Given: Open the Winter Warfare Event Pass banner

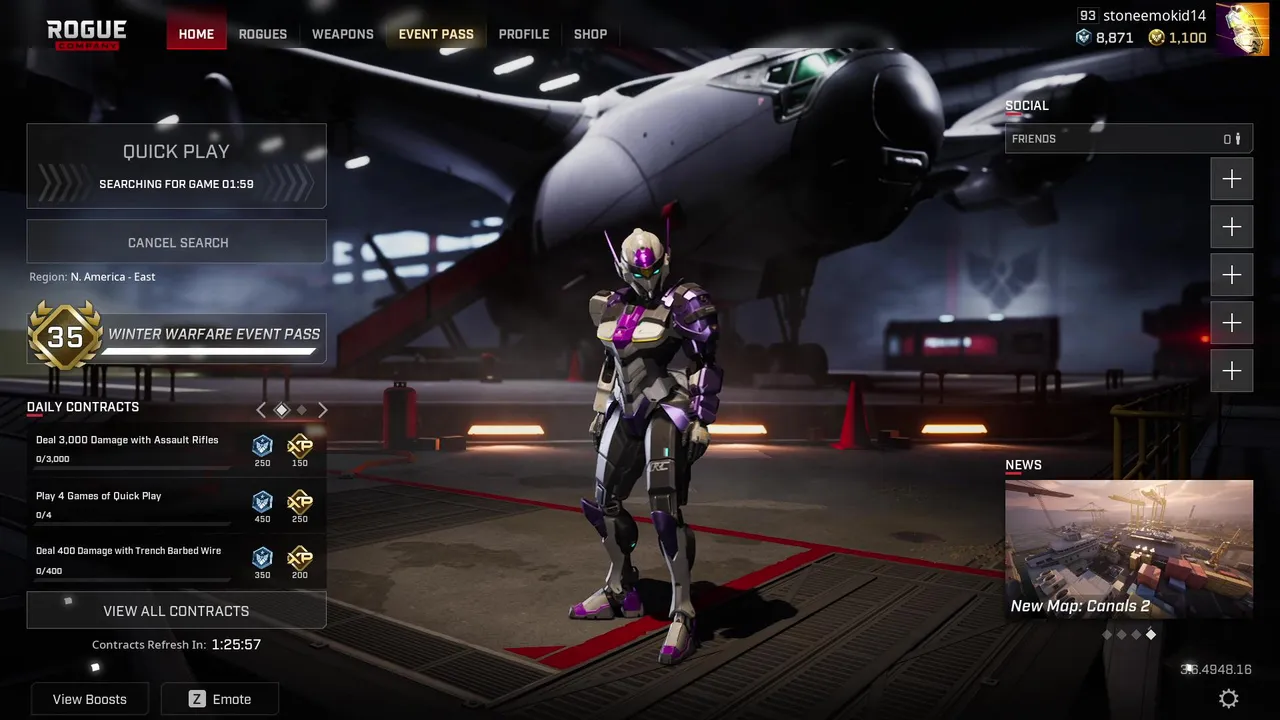Looking at the screenshot, I should click(x=177, y=336).
